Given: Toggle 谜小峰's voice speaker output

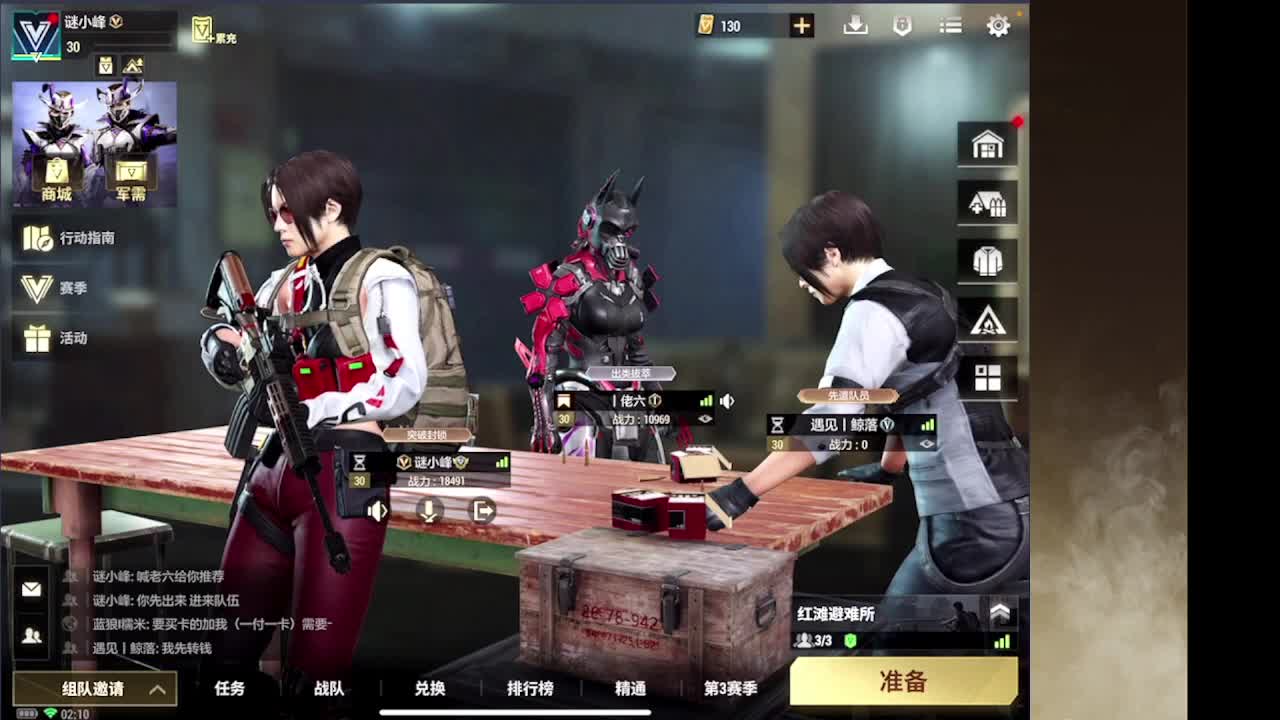Looking at the screenshot, I should tap(377, 510).
